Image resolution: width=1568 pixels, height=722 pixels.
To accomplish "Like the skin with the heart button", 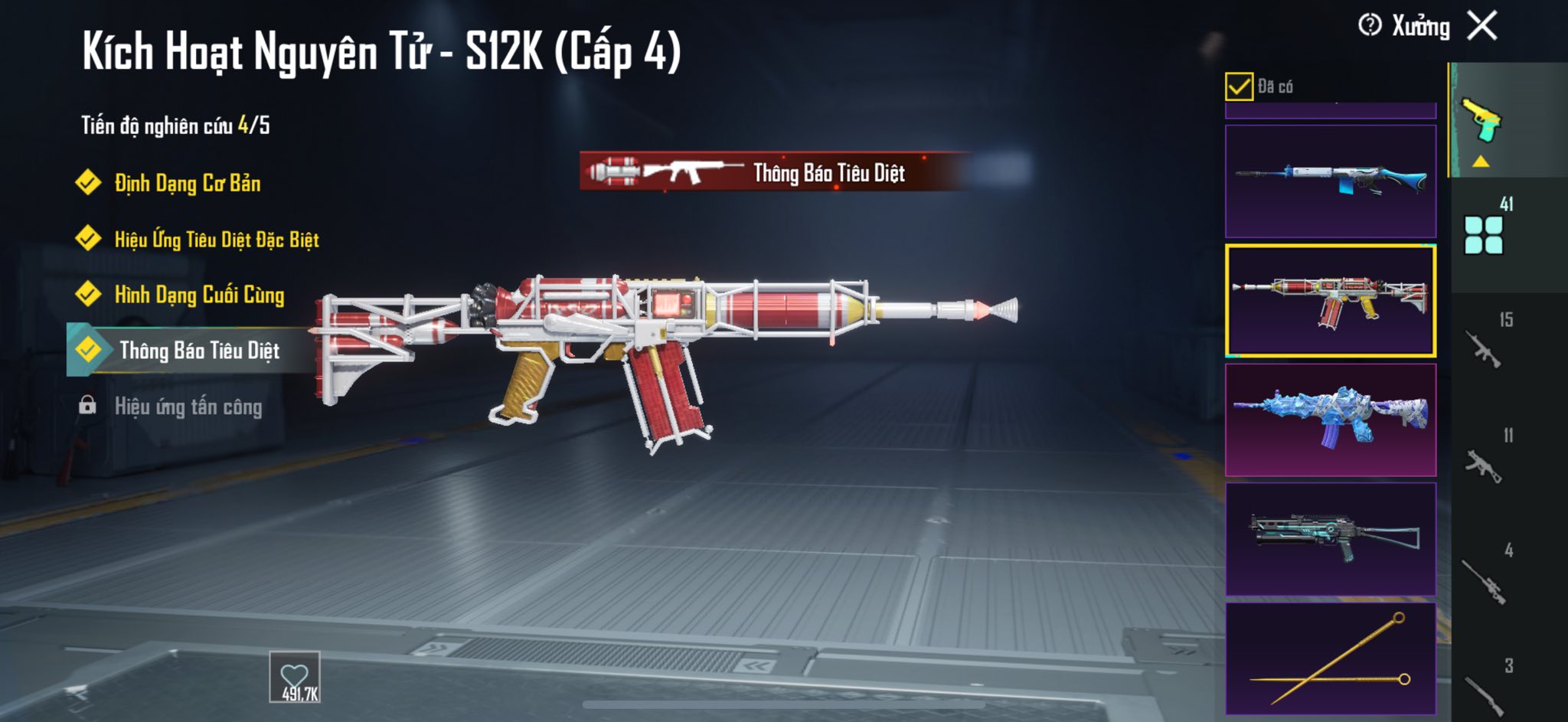I will [295, 677].
